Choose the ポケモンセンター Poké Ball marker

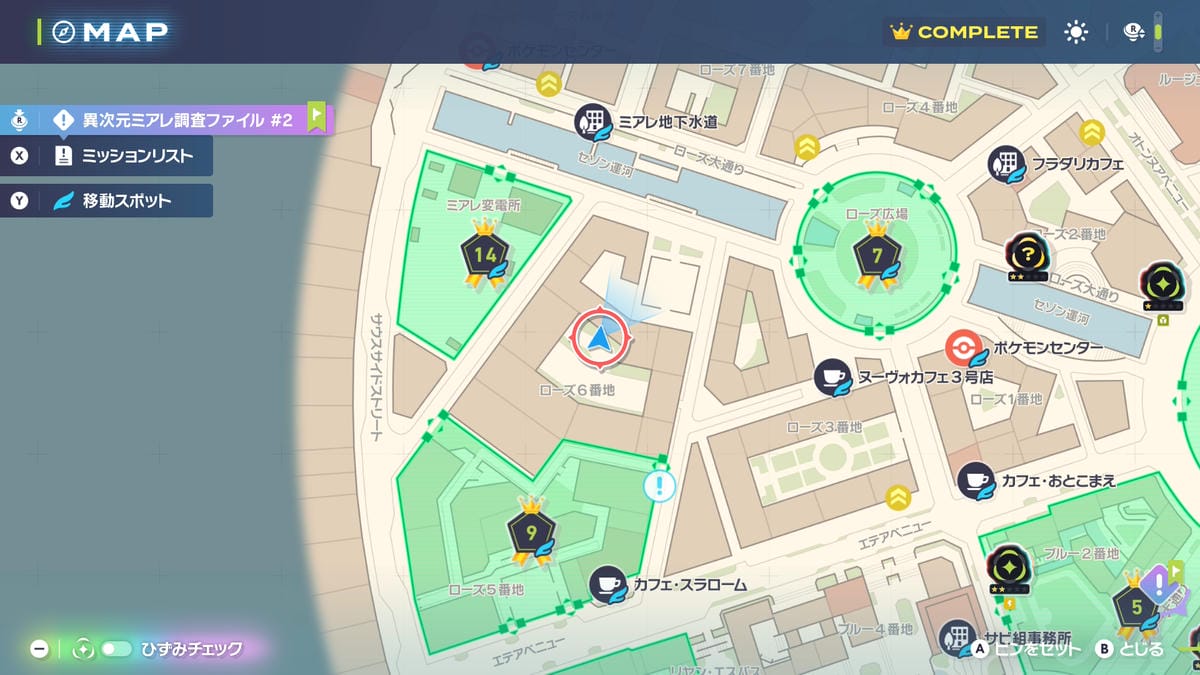coord(962,347)
